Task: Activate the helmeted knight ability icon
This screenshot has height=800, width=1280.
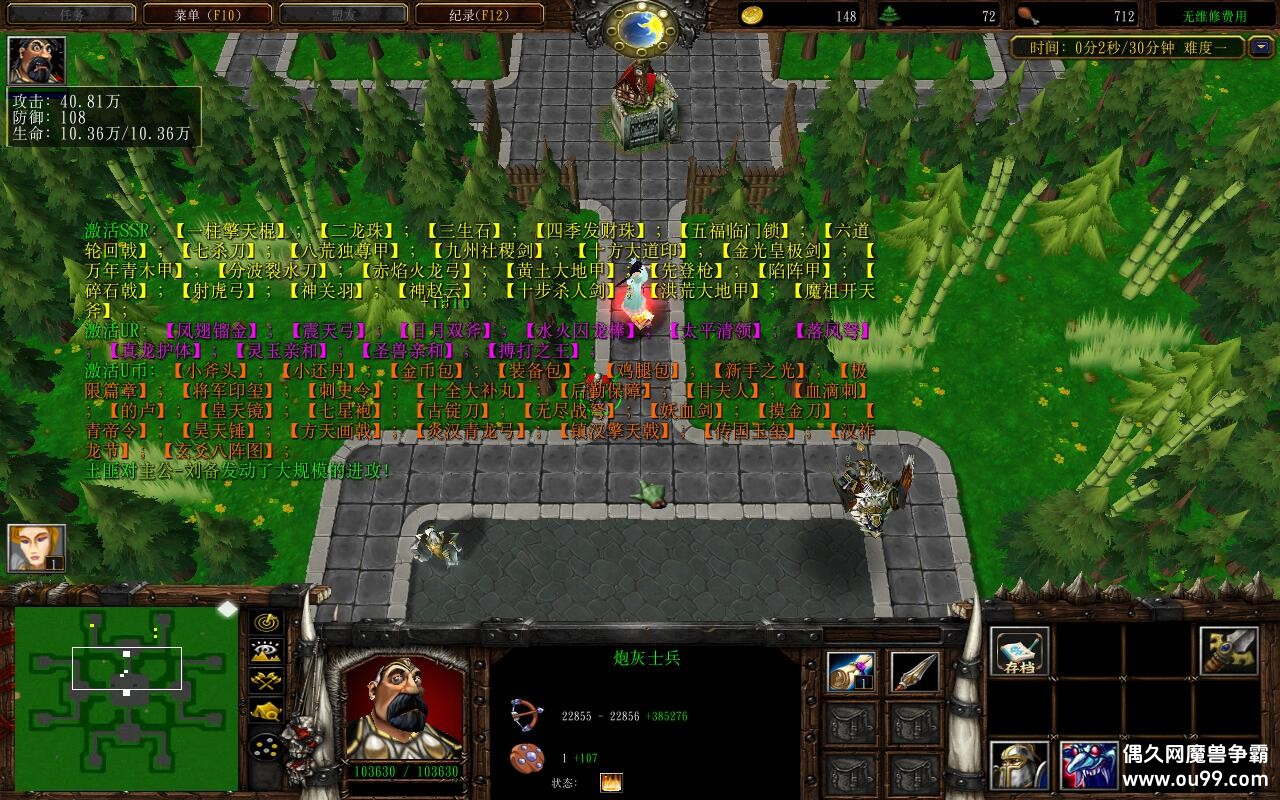Action: tap(1020, 766)
